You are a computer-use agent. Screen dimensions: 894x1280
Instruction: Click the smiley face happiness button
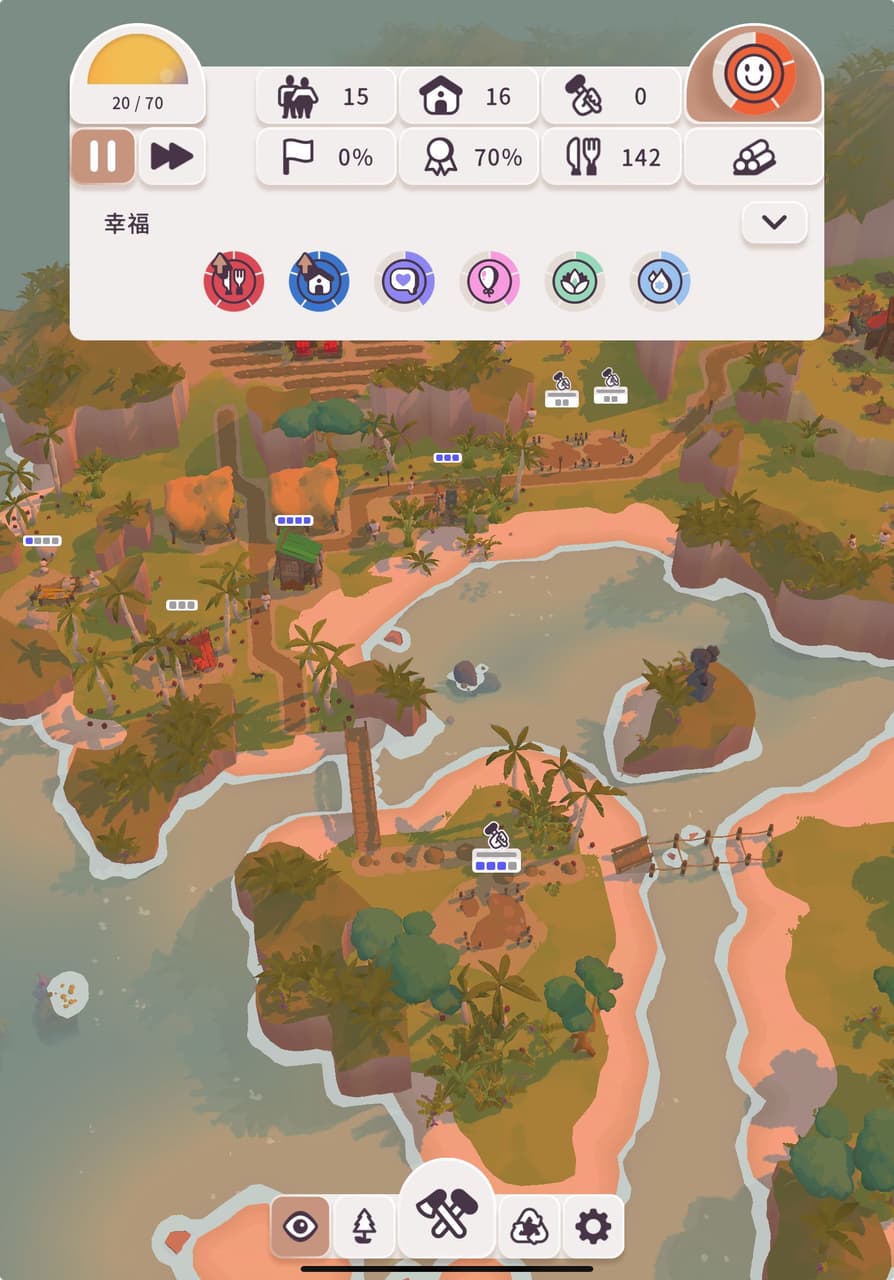click(x=753, y=74)
